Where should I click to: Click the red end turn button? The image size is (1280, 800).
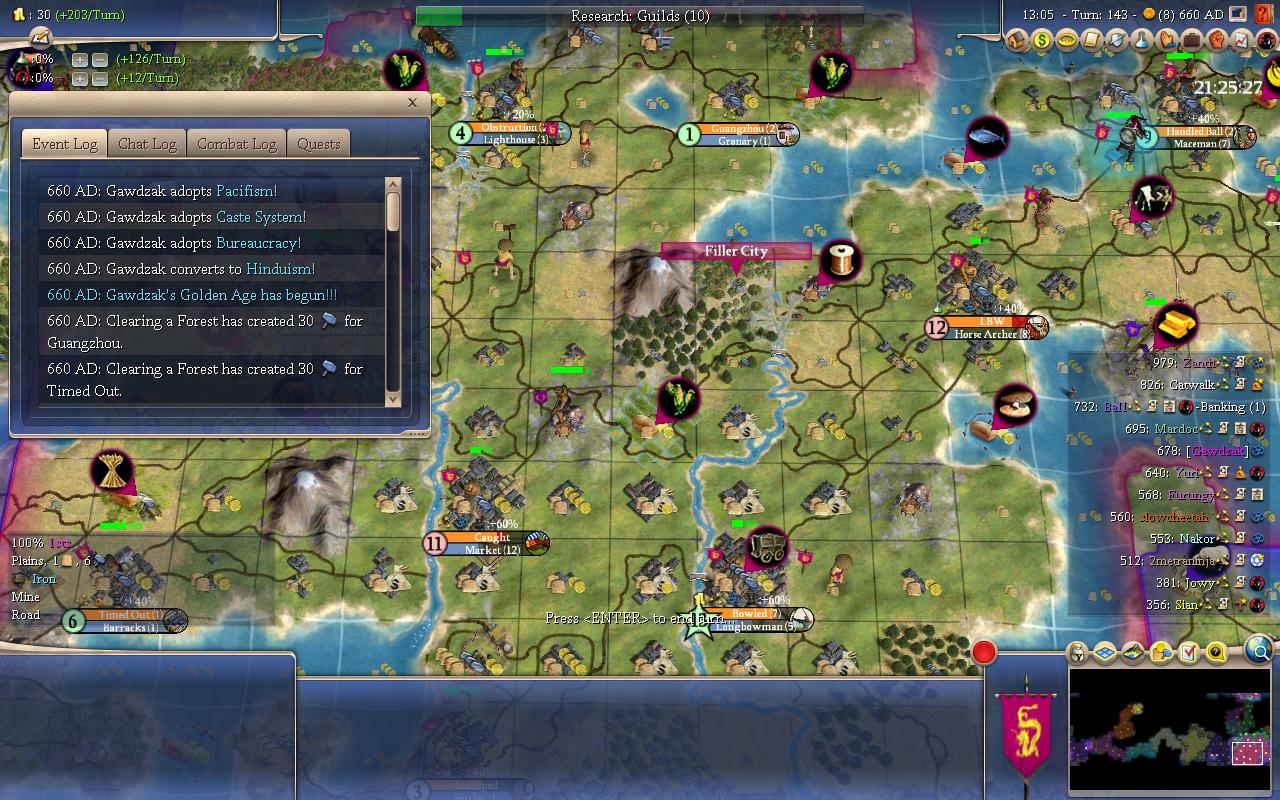pos(984,653)
